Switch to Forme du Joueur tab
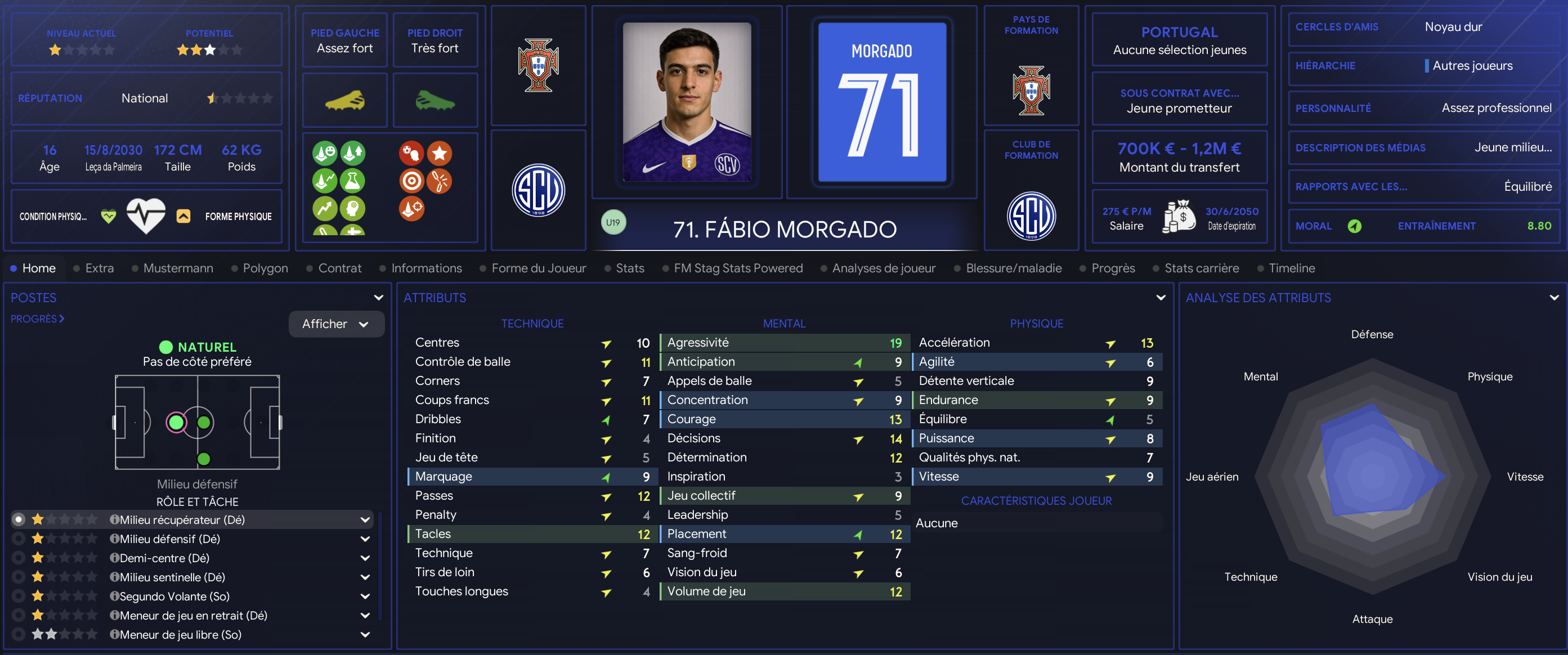This screenshot has height=655, width=1568. click(538, 268)
